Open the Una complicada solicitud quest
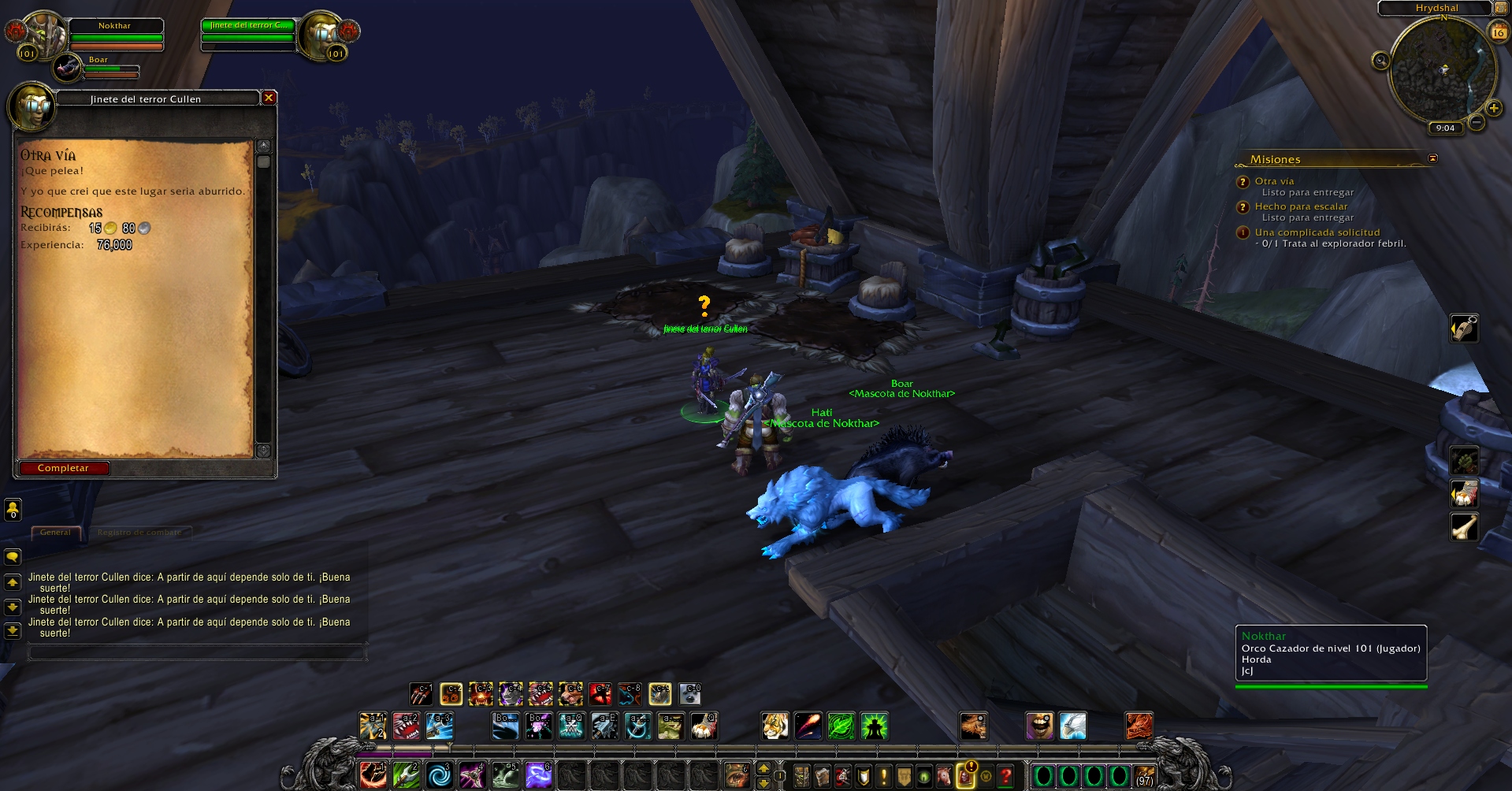1512x791 pixels. 1317,232
